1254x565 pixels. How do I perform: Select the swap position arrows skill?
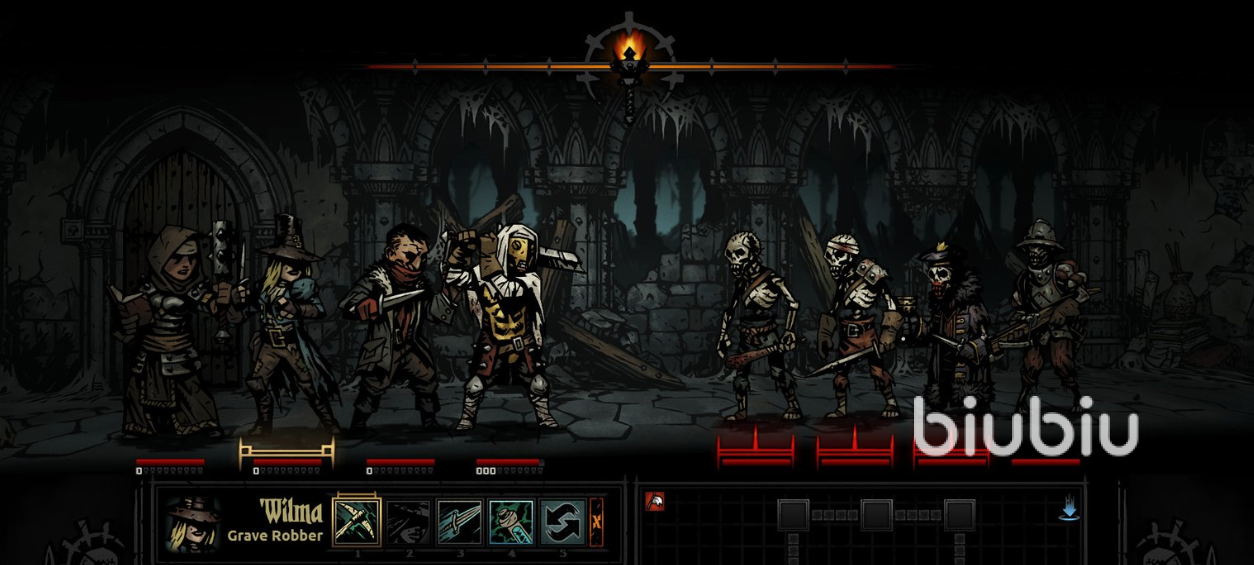(x=562, y=522)
